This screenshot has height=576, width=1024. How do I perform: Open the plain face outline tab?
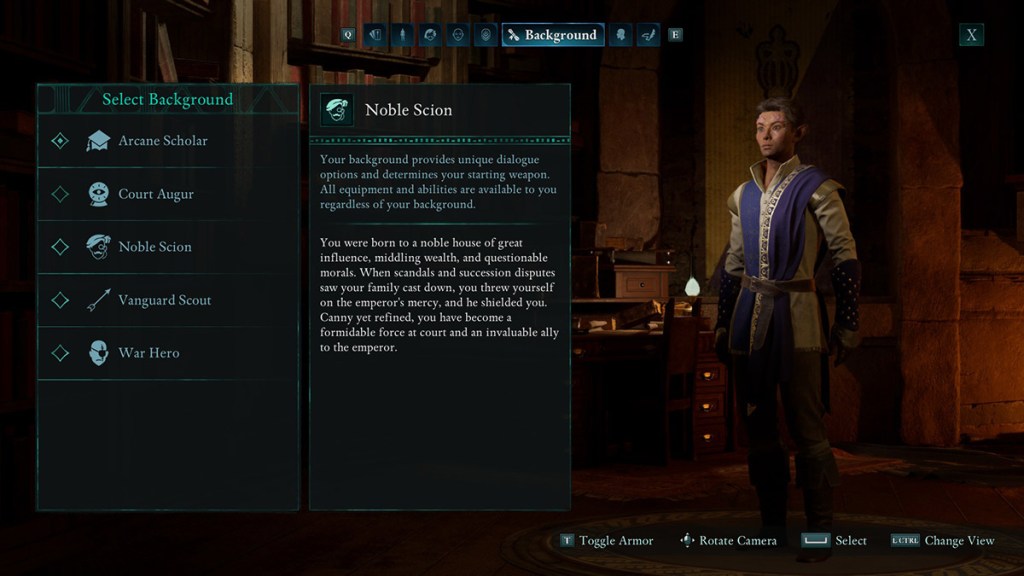458,35
